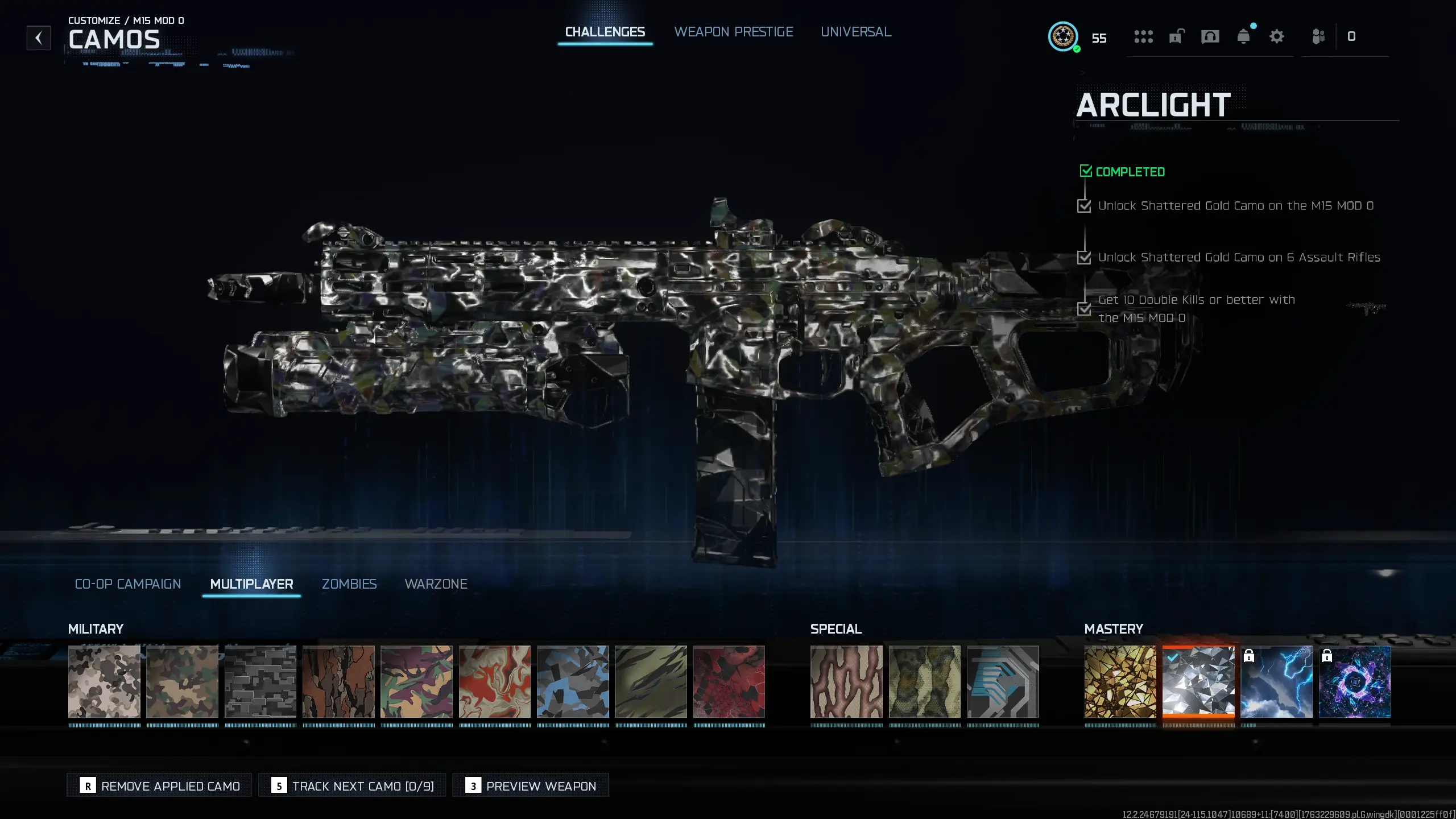Viewport: 1456px width, 819px height.
Task: Open the party members icon next to the counter
Action: coord(1318,36)
